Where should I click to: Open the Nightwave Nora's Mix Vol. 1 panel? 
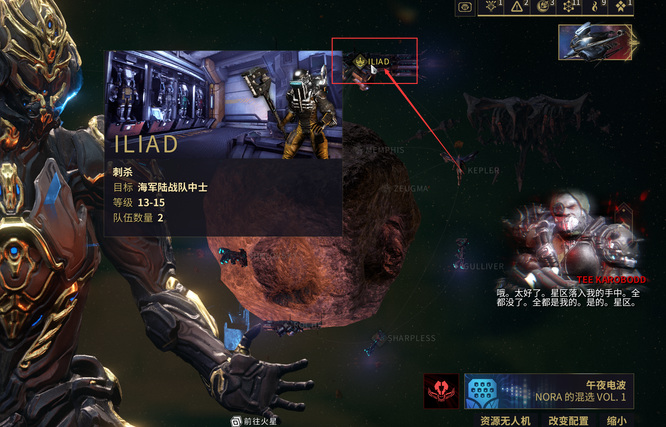point(550,391)
